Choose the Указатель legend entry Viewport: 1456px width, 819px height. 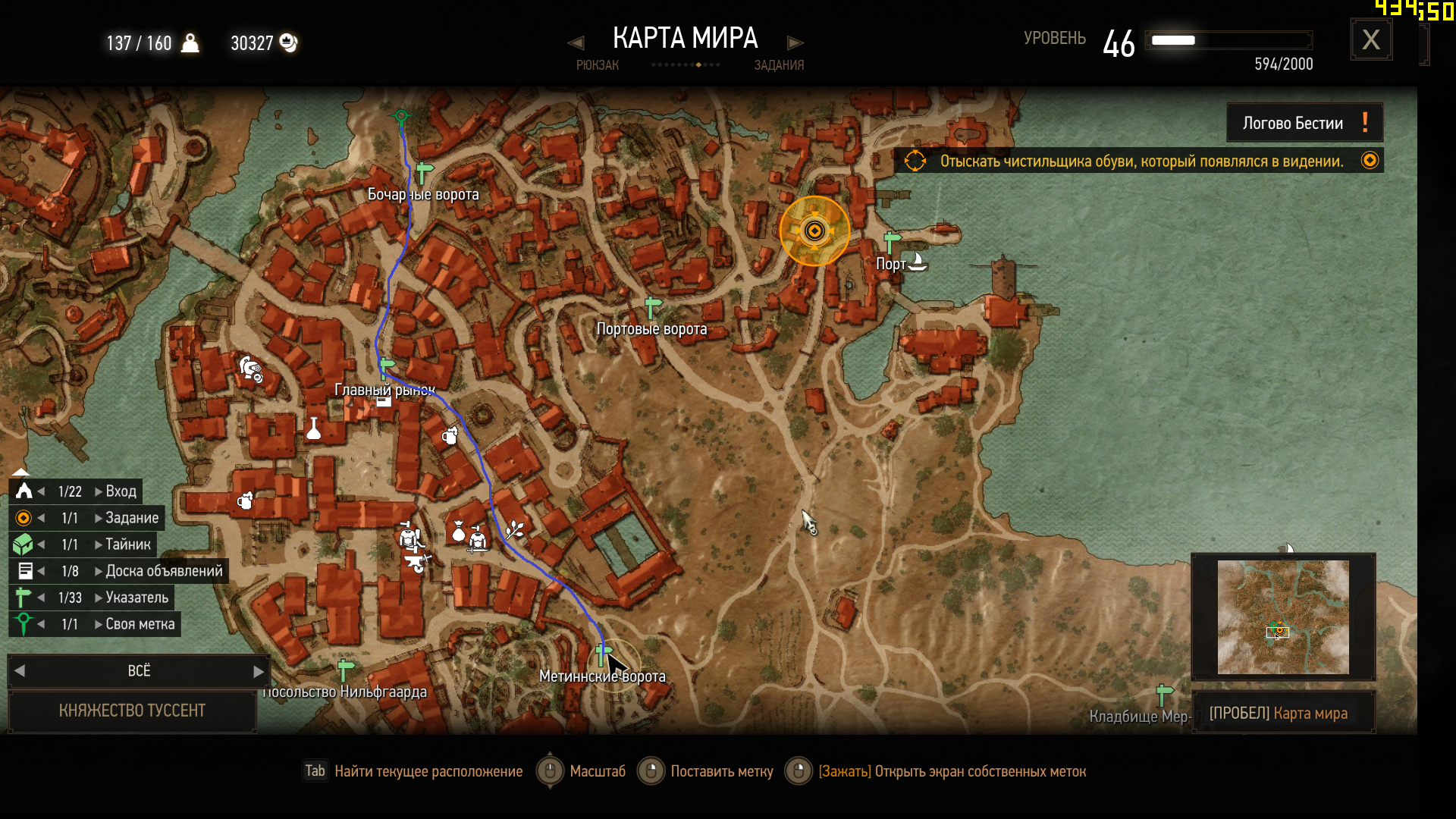[136, 598]
